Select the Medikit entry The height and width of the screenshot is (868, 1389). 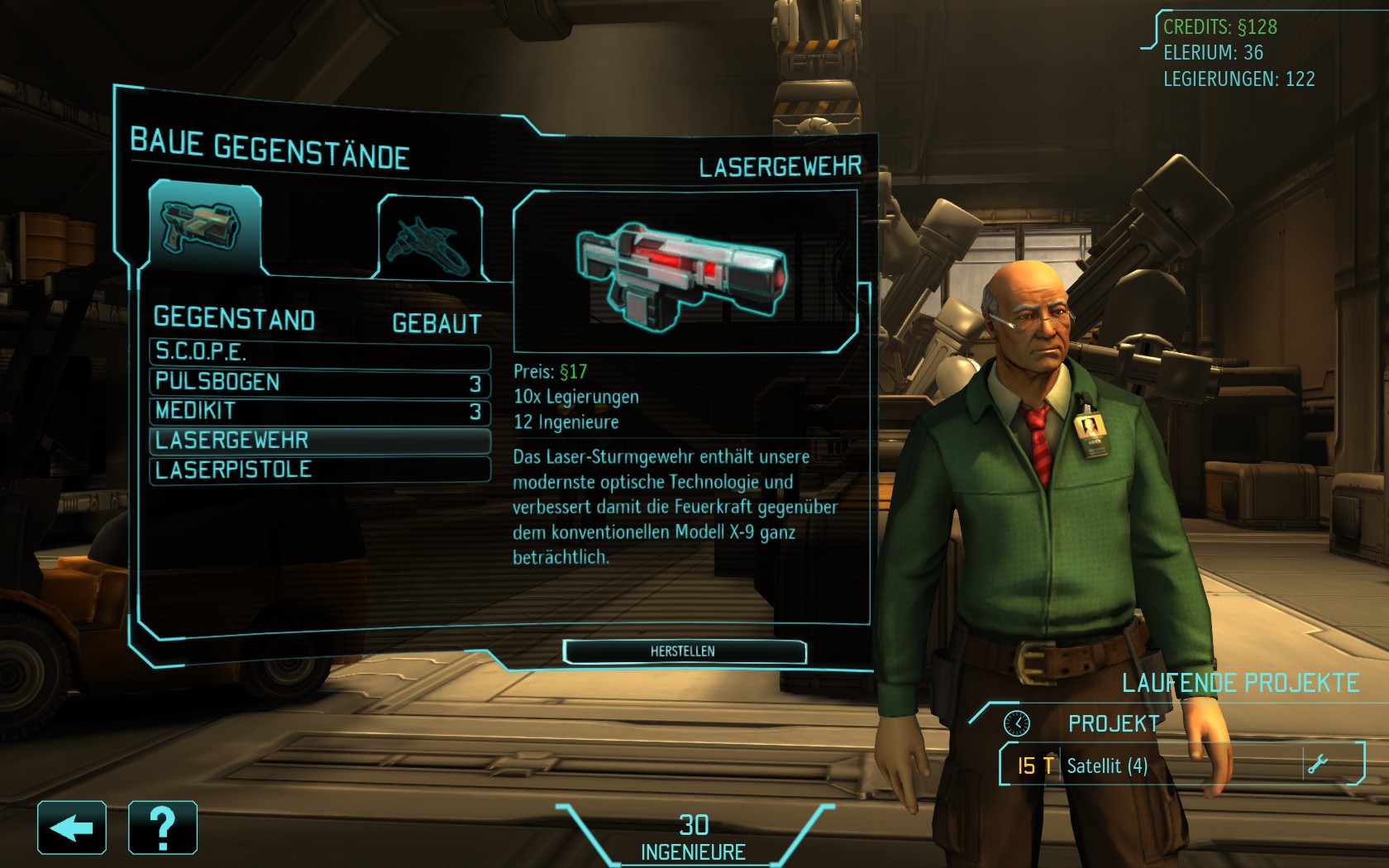tap(319, 411)
